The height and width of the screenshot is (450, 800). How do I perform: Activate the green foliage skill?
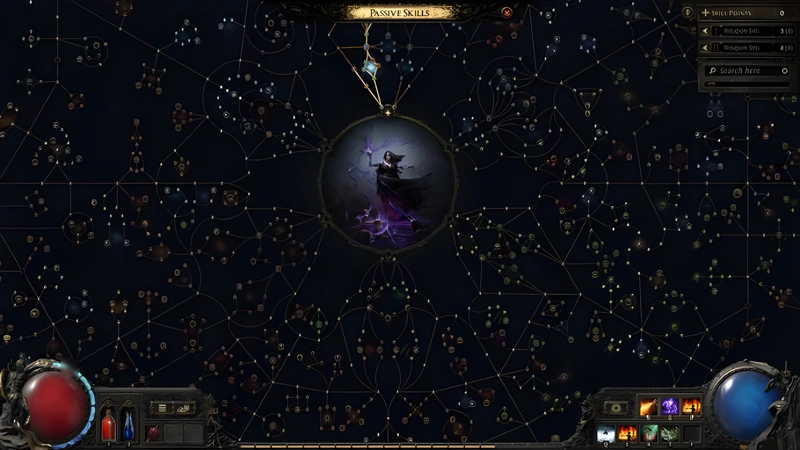(669, 433)
